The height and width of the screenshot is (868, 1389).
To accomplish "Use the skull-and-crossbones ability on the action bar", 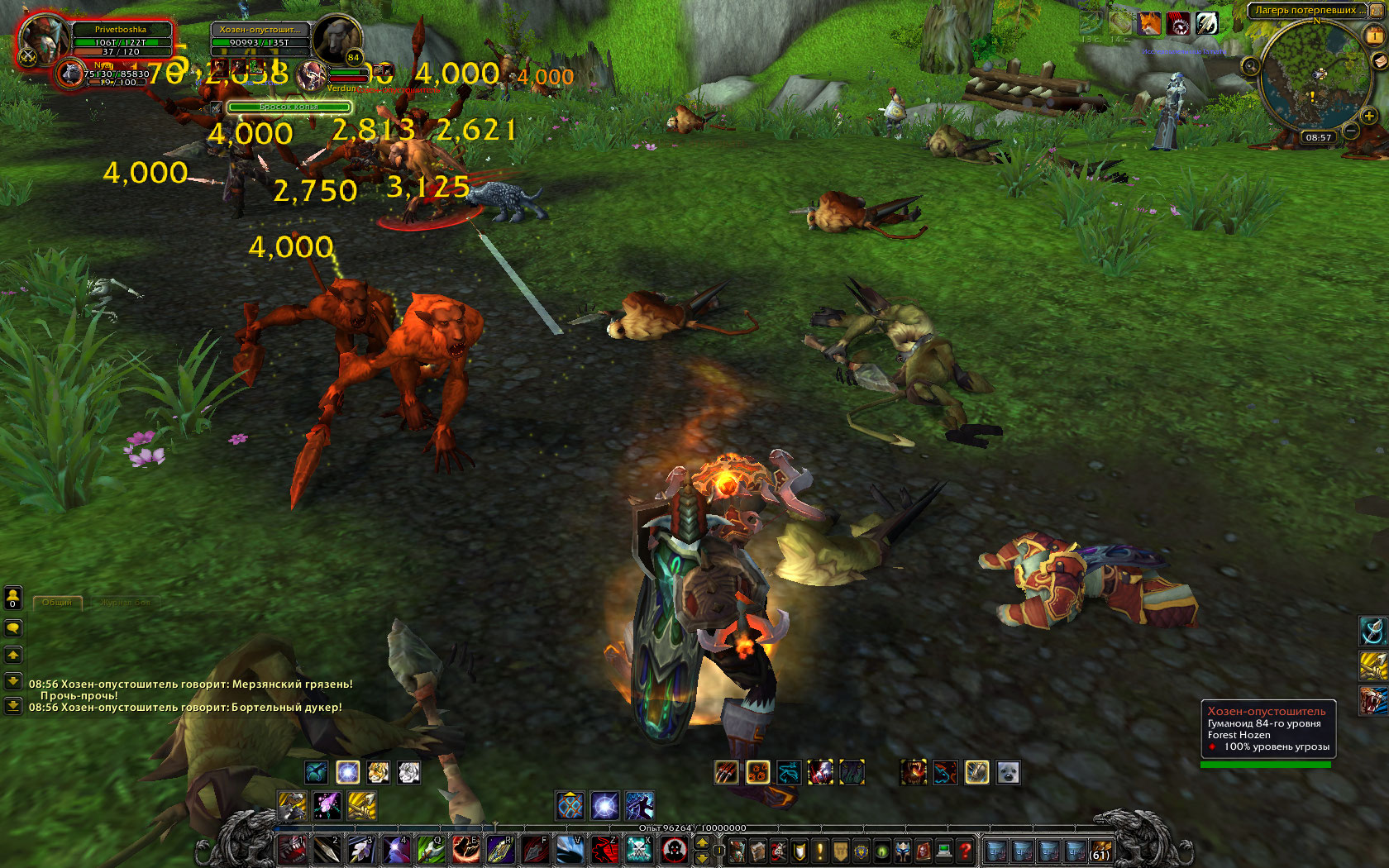I will click(638, 849).
